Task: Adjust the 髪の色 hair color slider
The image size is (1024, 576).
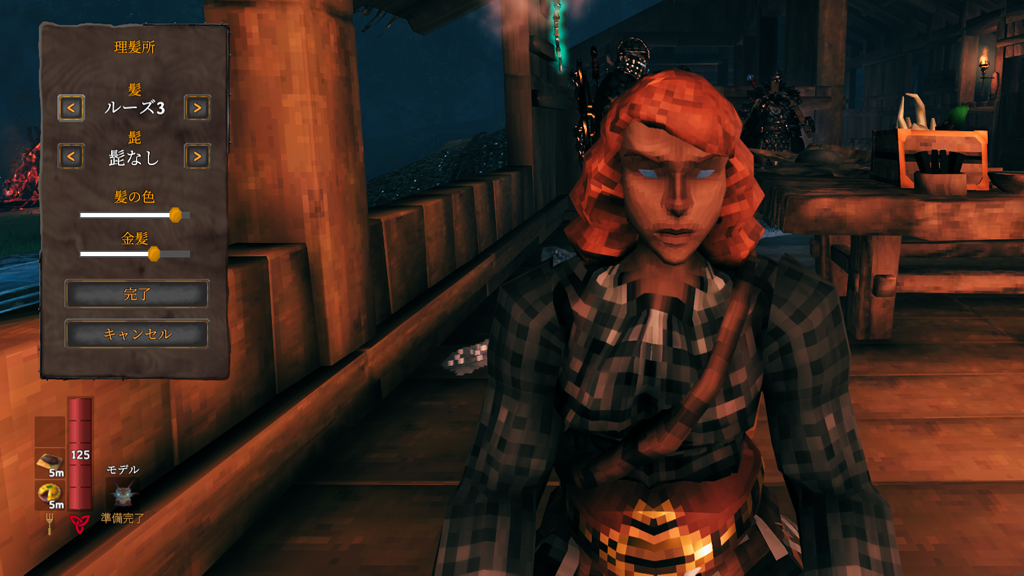Action: point(175,214)
